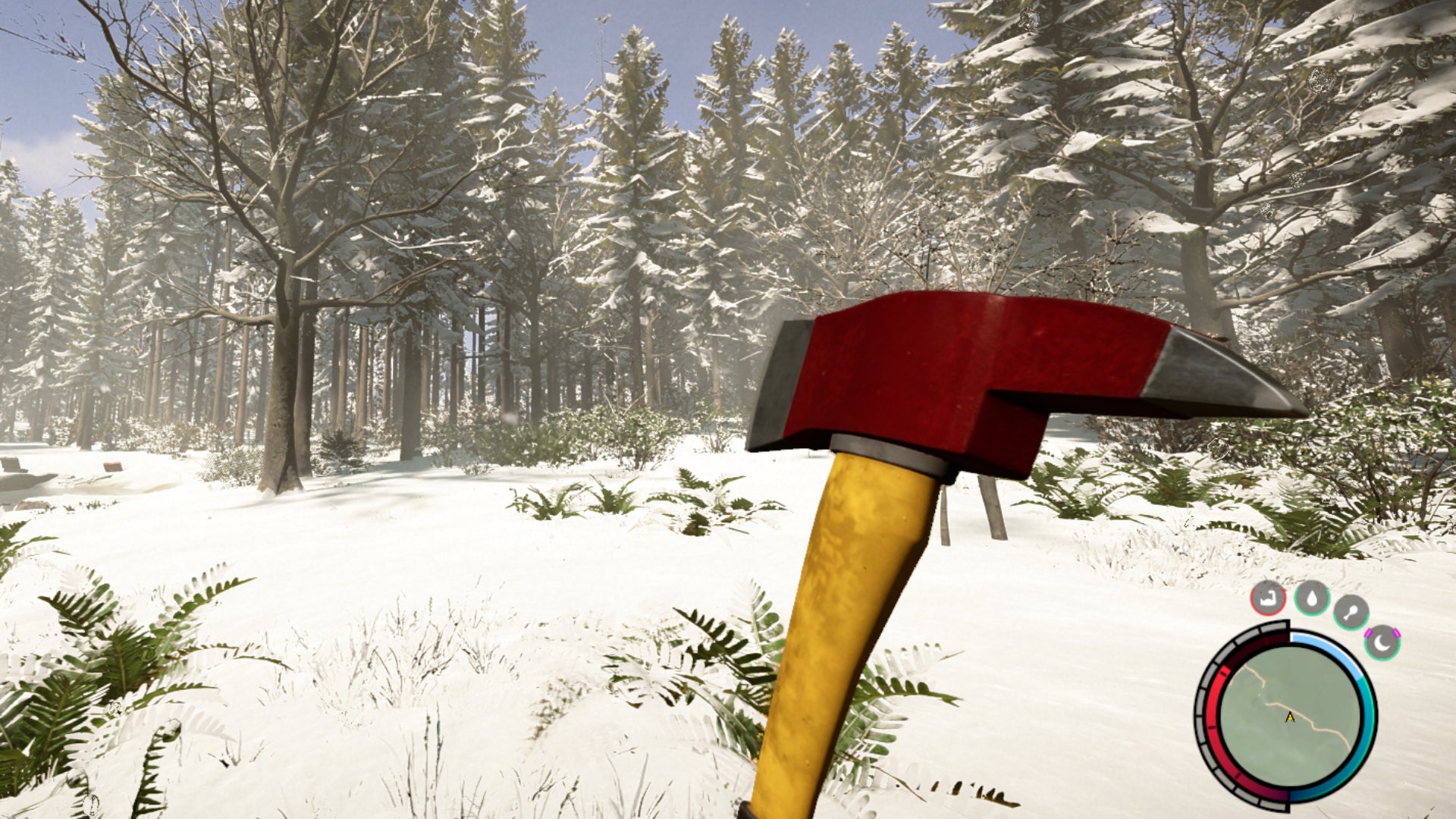
Task: Select the yellow player arrow on the minimap
Action: point(1289,718)
